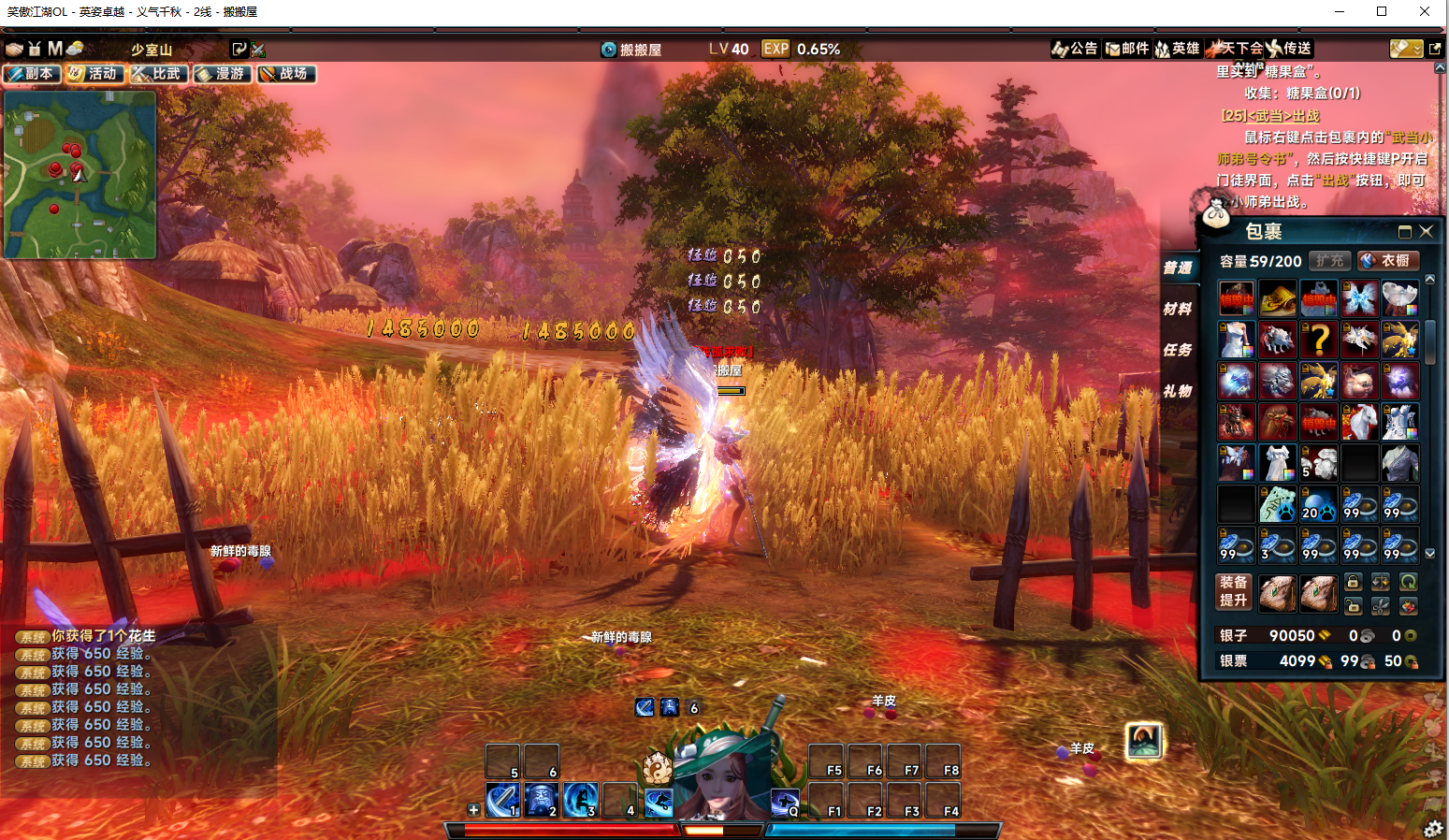Maximize the game window
The width and height of the screenshot is (1449, 840).
(1382, 11)
